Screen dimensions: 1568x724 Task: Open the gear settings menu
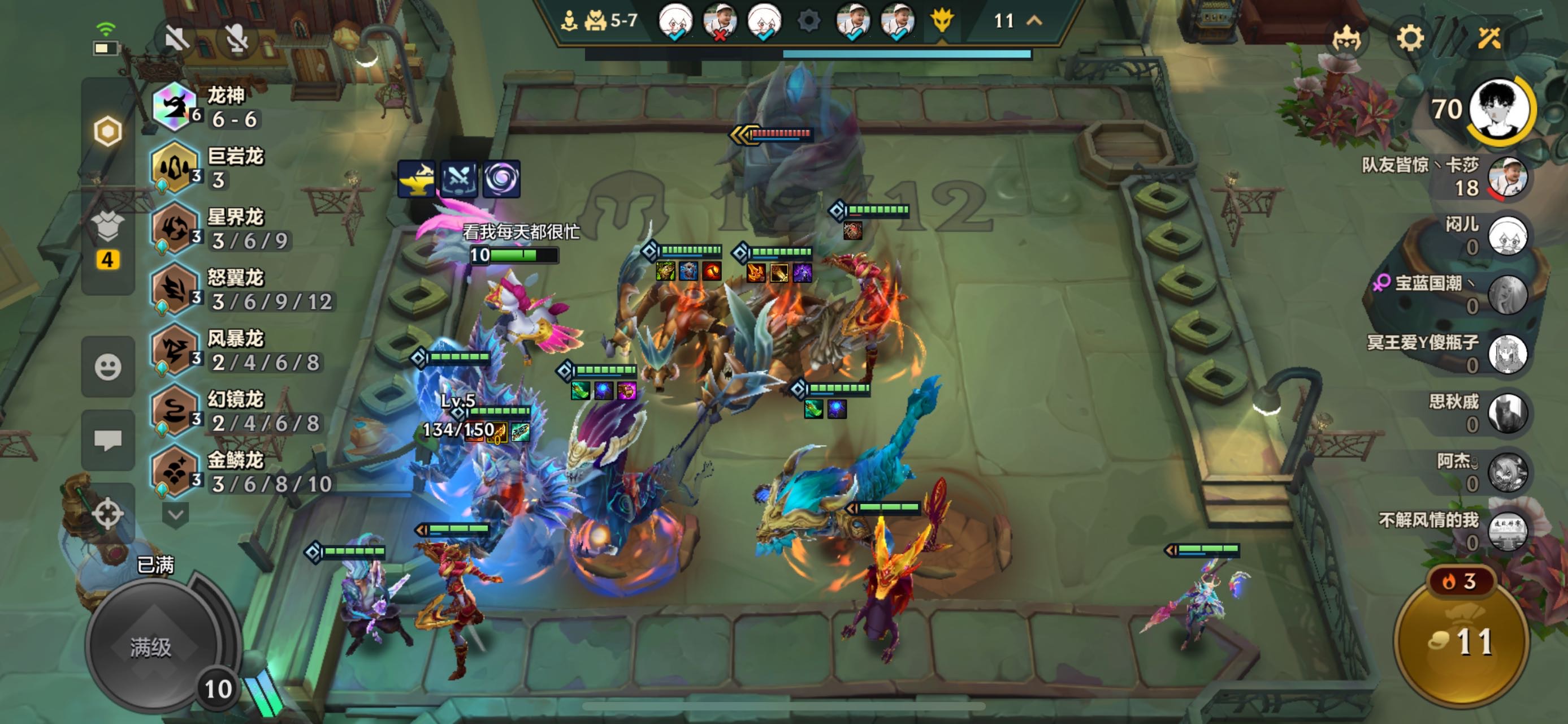pyautogui.click(x=1410, y=39)
